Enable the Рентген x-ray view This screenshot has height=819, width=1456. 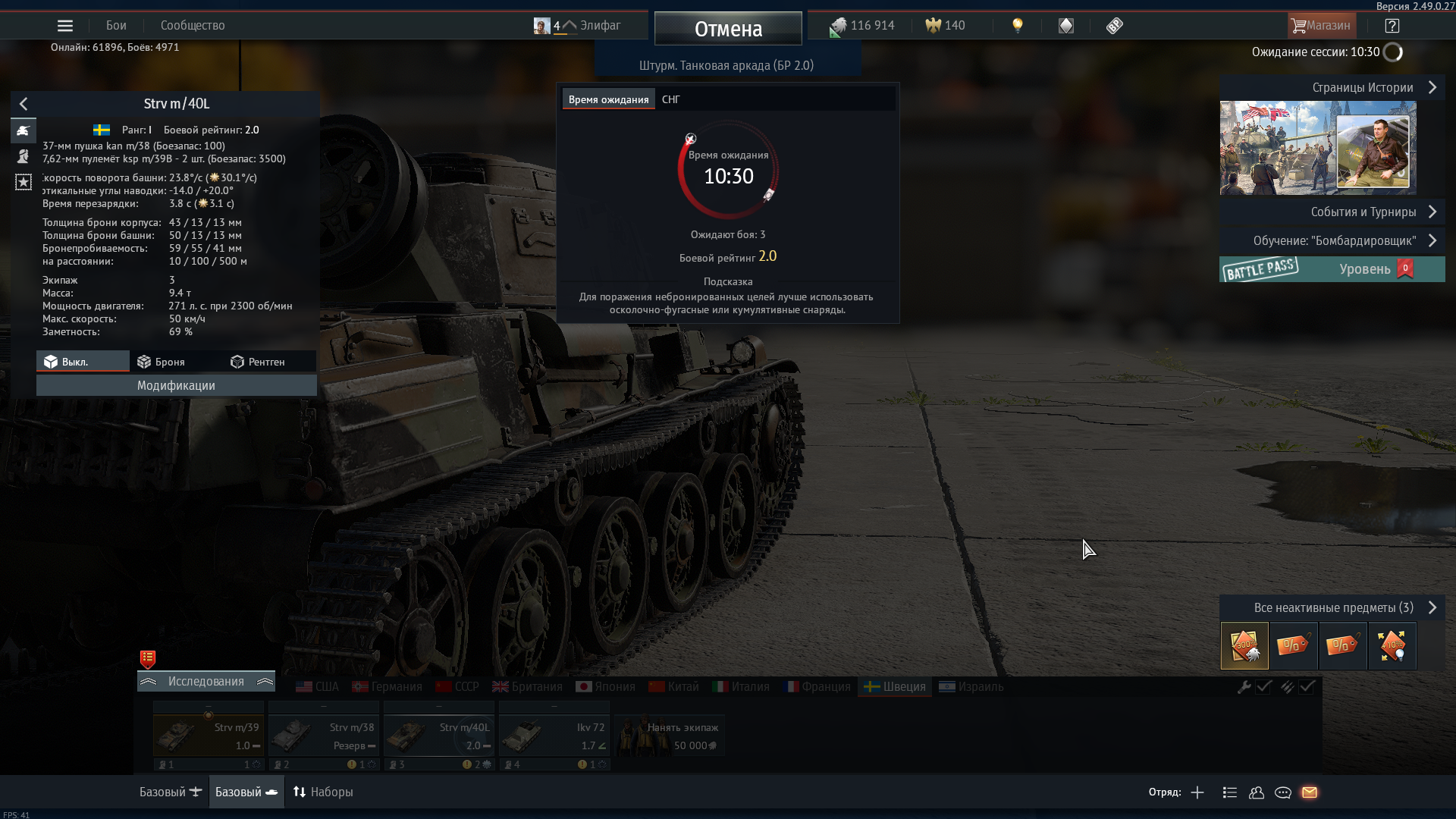pyautogui.click(x=258, y=362)
